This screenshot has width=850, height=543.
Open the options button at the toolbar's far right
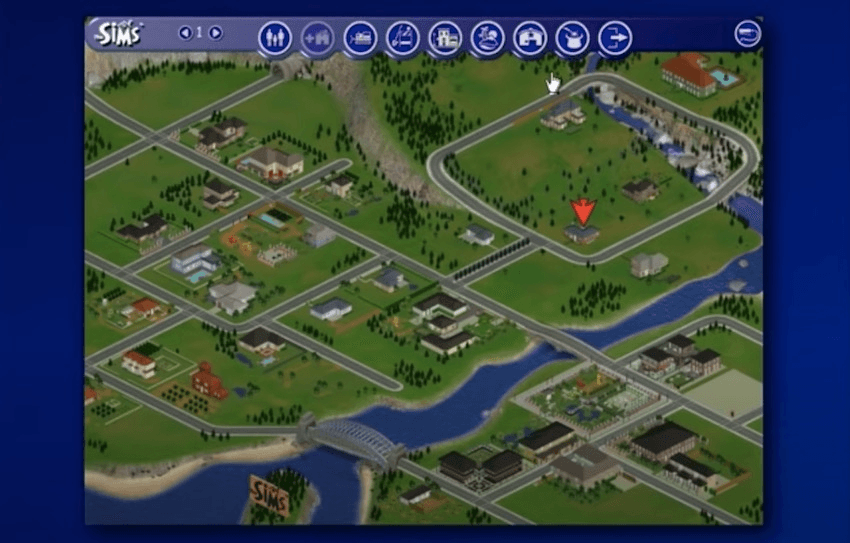click(747, 34)
